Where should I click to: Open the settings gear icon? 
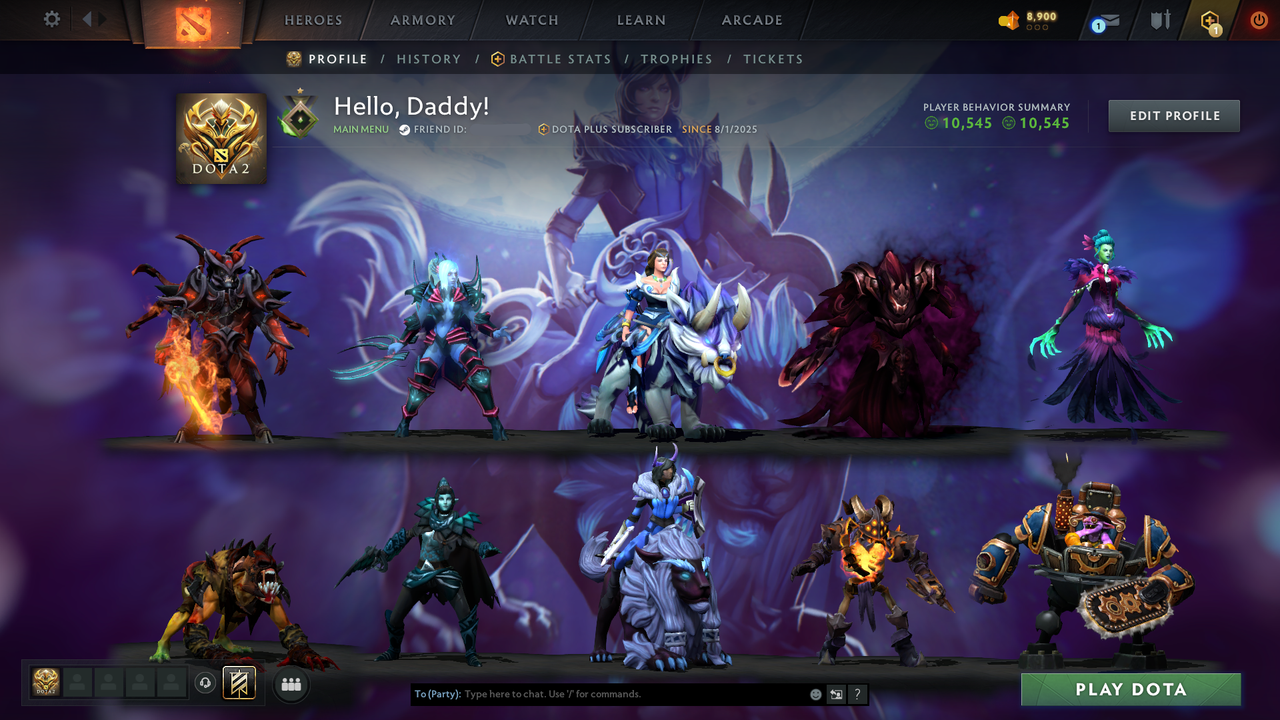51,18
